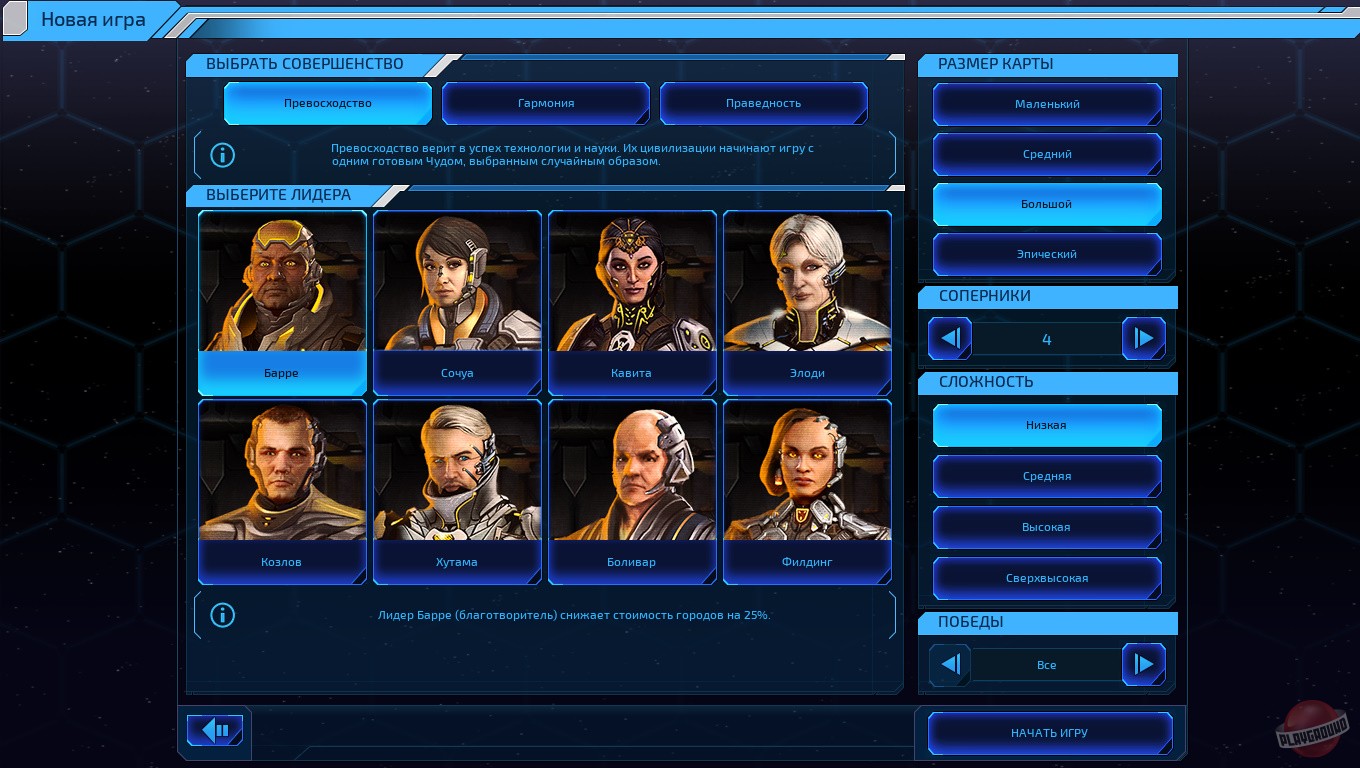Increase the number of Соперники
Image resolution: width=1360 pixels, height=768 pixels.
point(1143,339)
